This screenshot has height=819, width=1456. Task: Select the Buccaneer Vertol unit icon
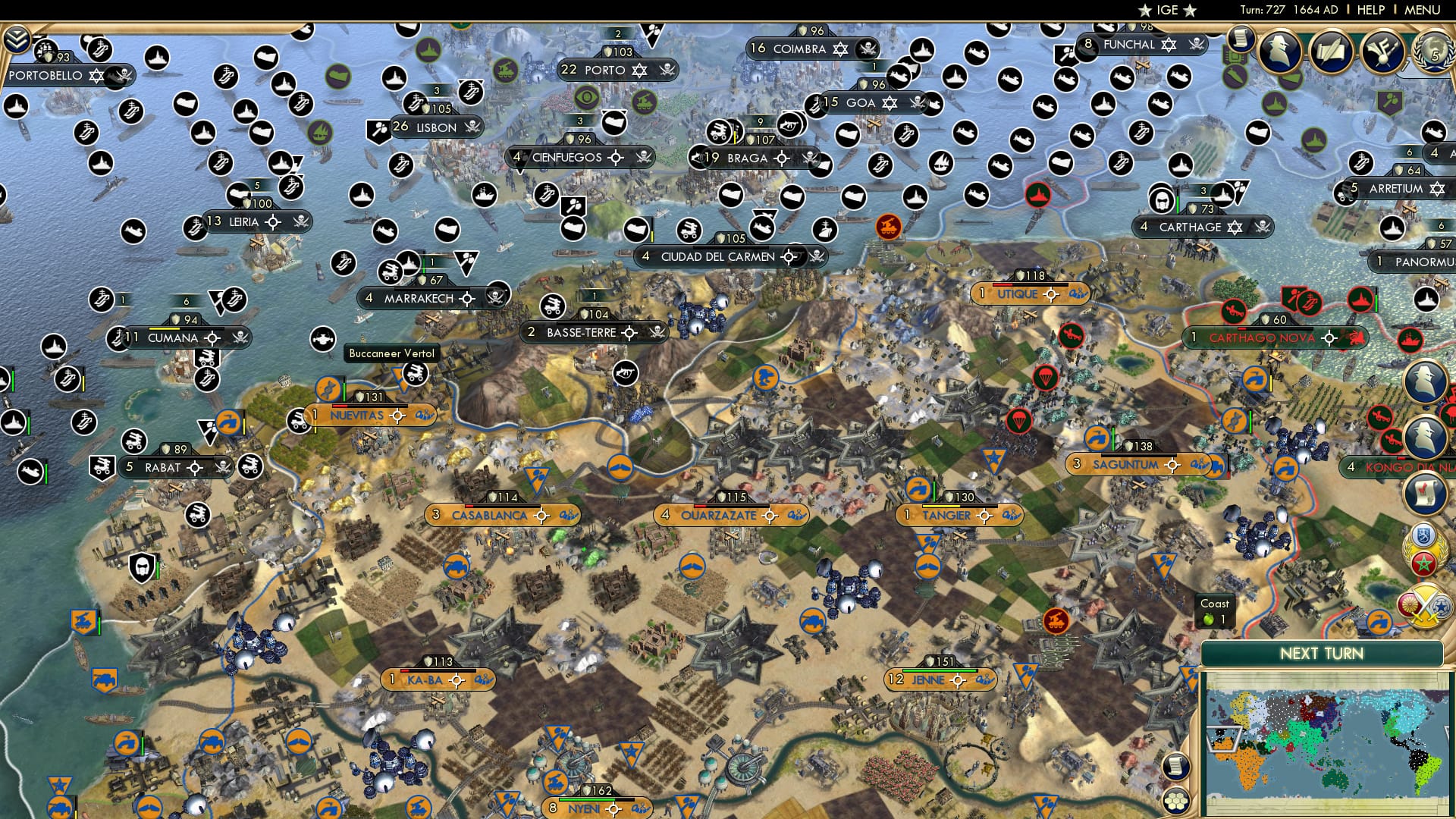click(x=416, y=375)
